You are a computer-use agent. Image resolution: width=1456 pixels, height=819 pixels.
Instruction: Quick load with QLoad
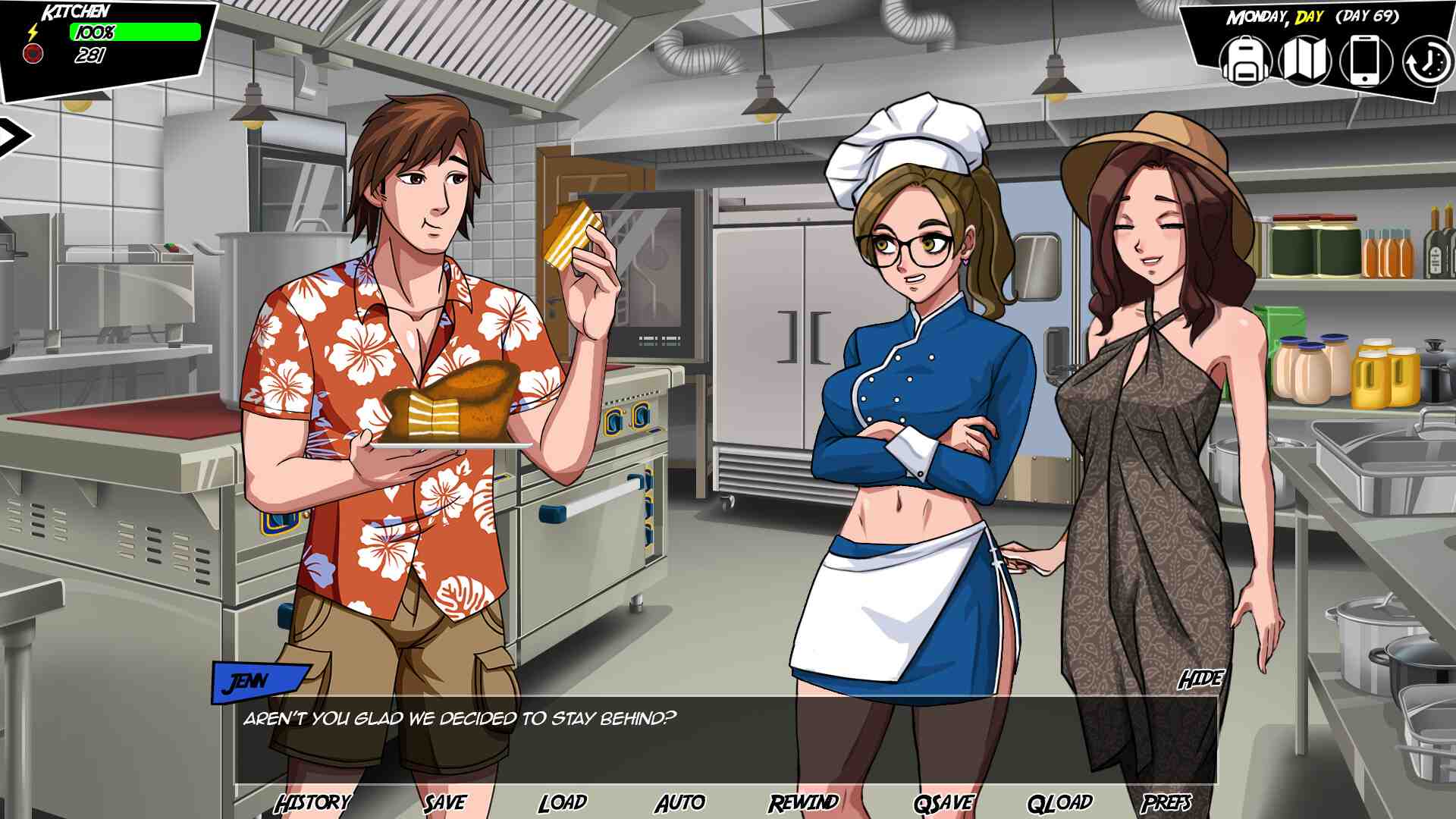pyautogui.click(x=1059, y=802)
